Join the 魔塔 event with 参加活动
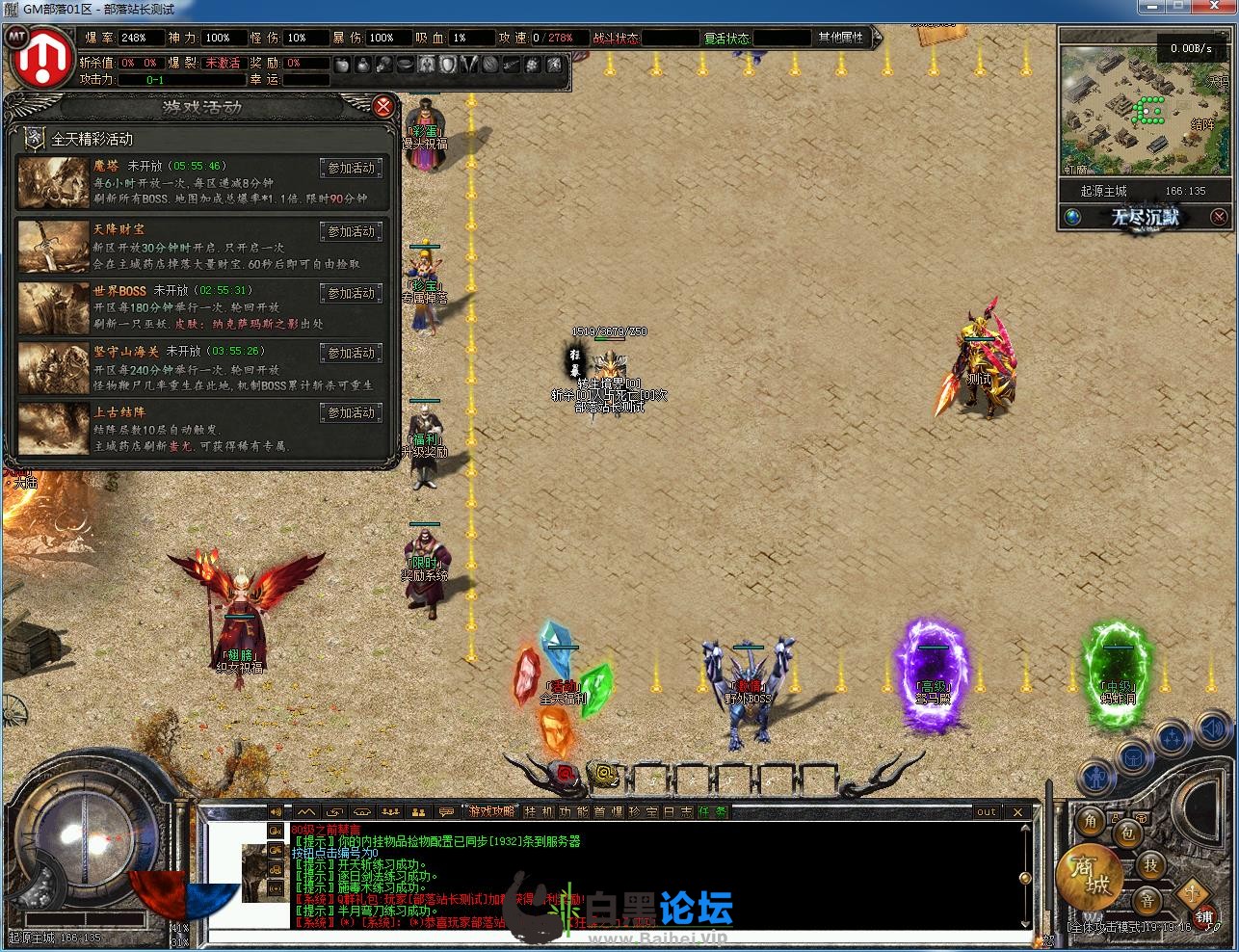The width and height of the screenshot is (1239, 952). click(351, 169)
